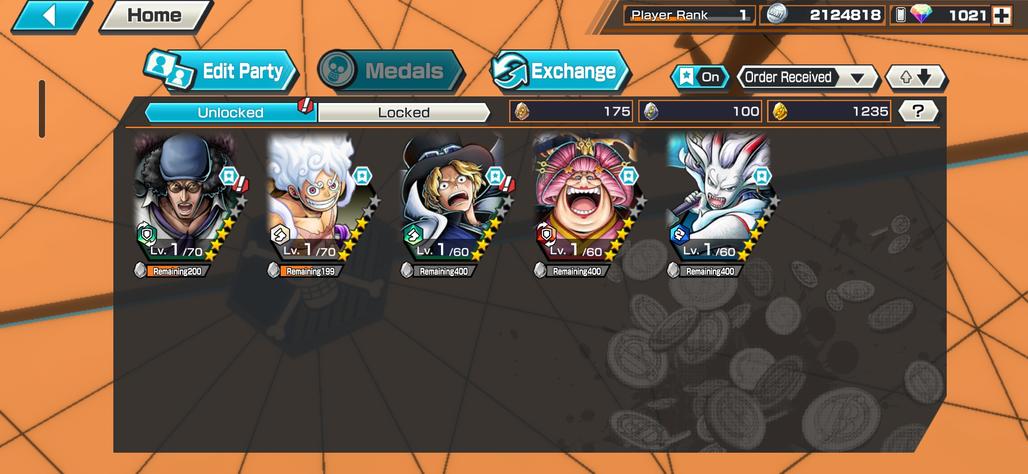The image size is (1028, 474).
Task: Open the Edit Party screen
Action: 221,71
